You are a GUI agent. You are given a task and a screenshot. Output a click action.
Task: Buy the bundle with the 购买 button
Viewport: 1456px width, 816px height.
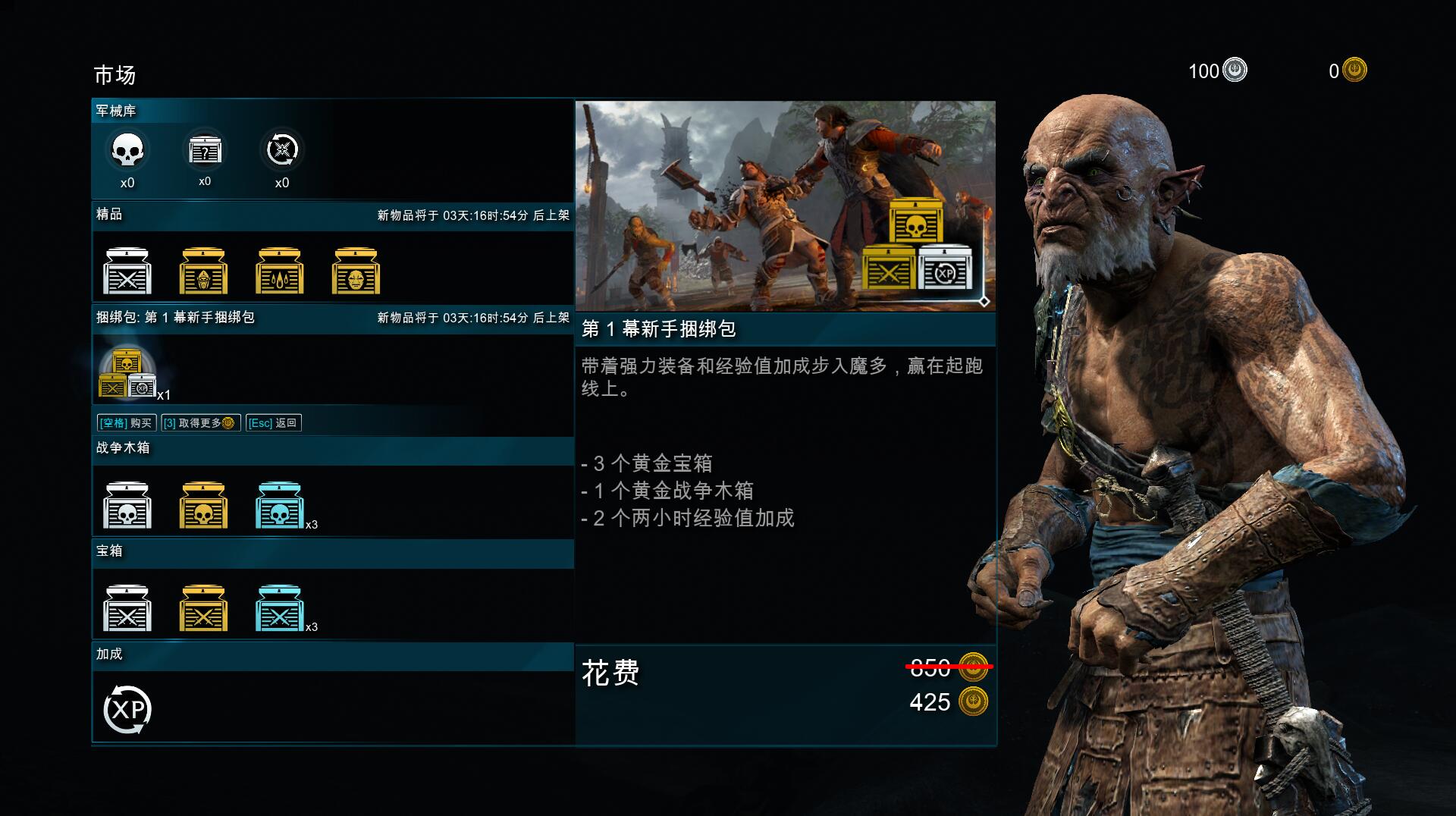[x=127, y=423]
